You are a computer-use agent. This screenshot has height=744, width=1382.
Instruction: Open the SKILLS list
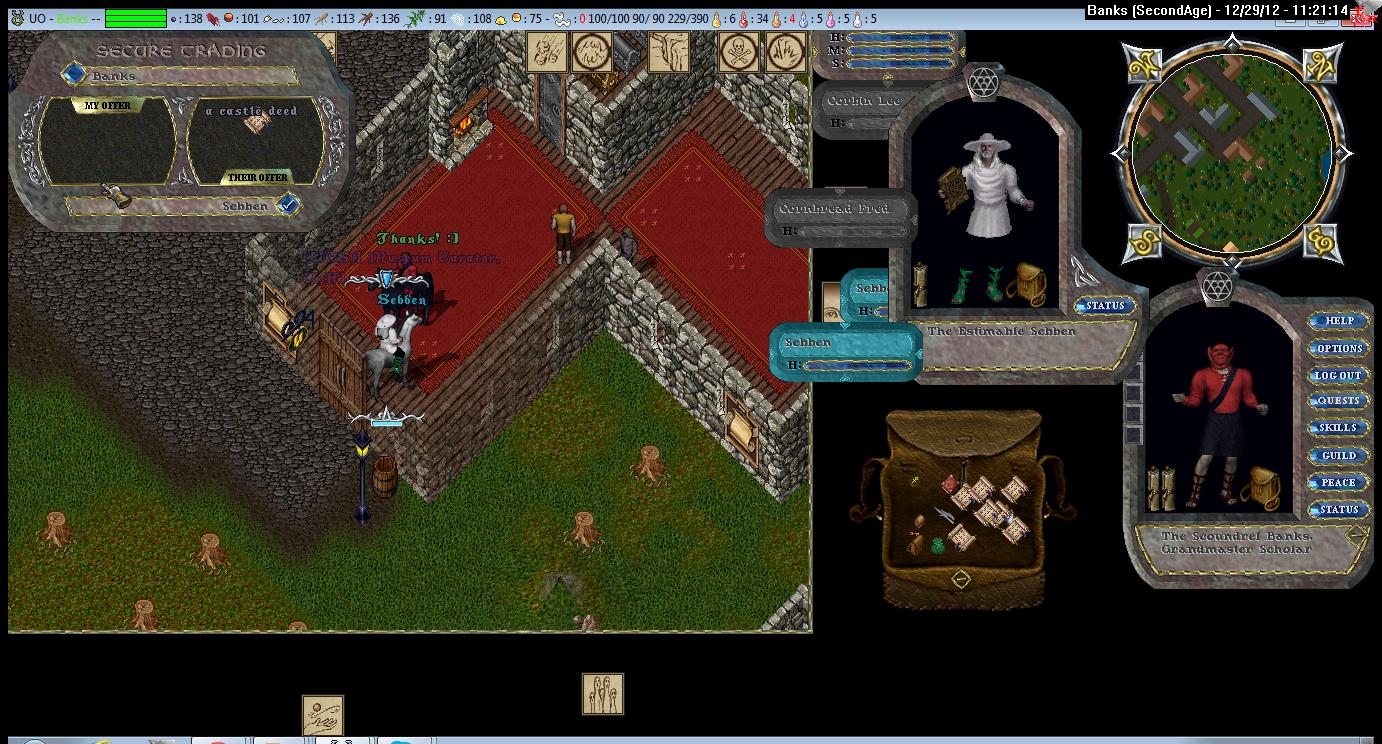[1338, 428]
